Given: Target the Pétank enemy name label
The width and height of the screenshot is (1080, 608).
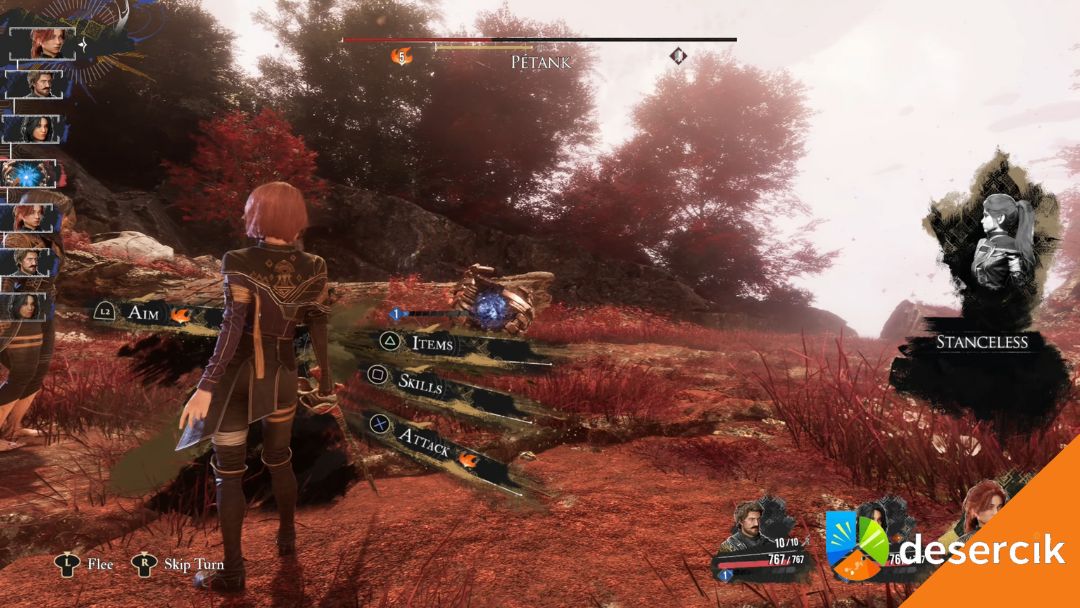Looking at the screenshot, I should (x=540, y=62).
